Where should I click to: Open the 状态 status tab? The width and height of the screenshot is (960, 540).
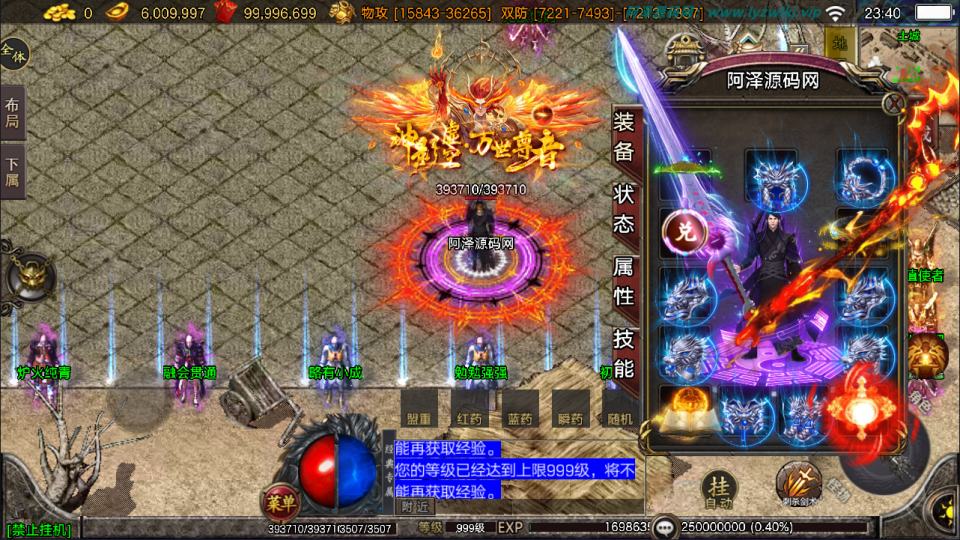624,210
